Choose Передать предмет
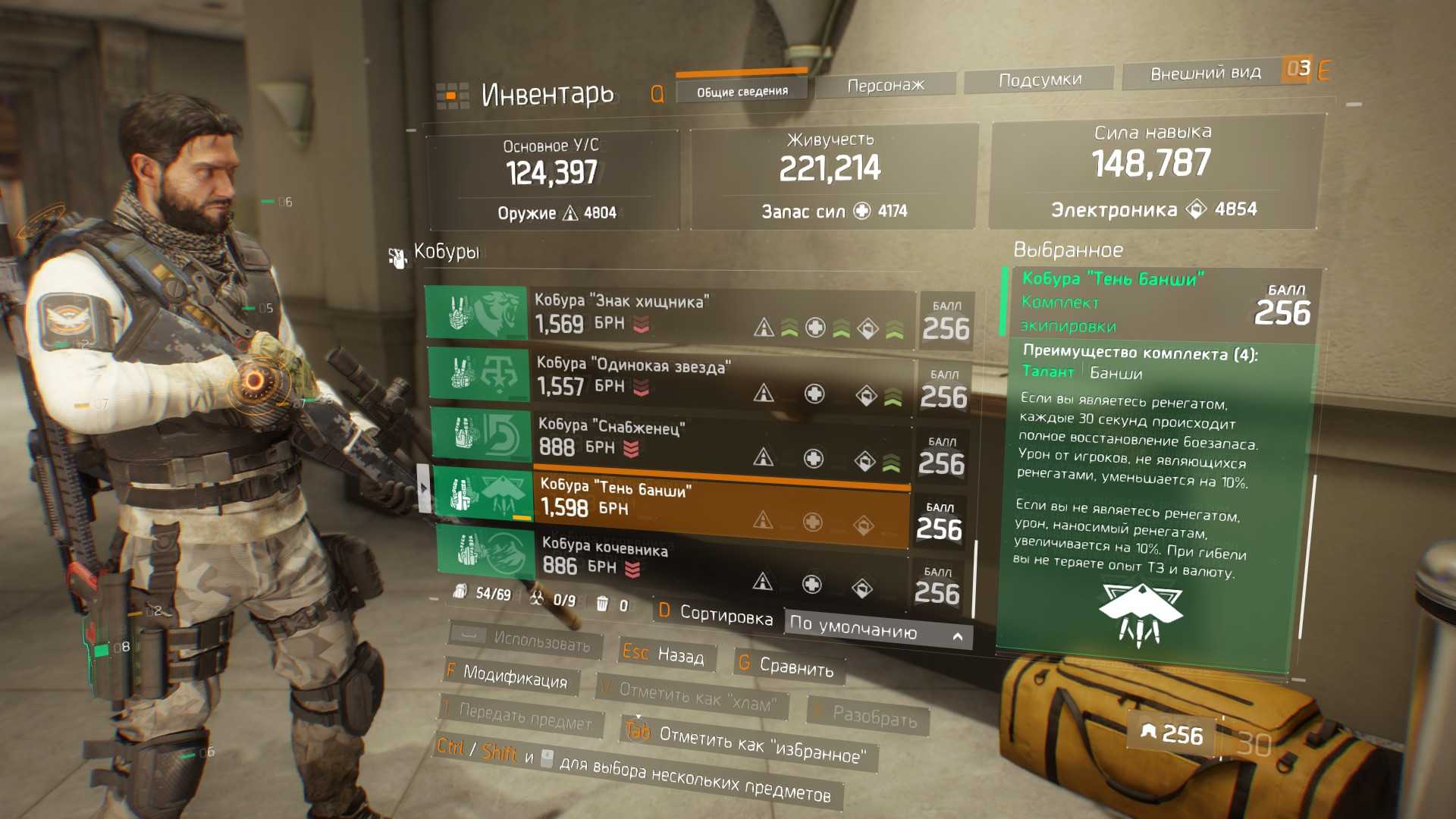 tap(519, 717)
